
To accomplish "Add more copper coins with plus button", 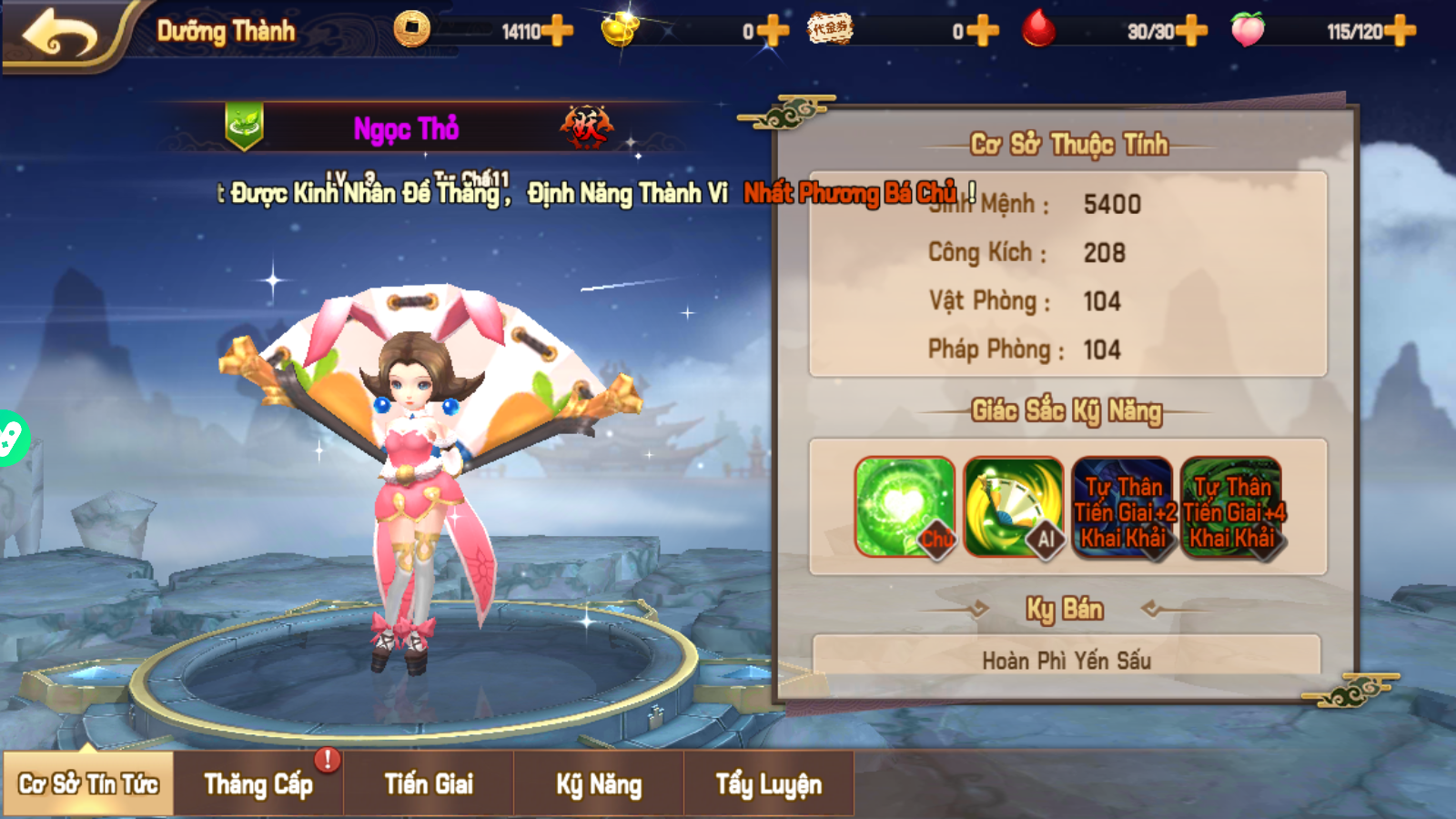I will tap(557, 31).
